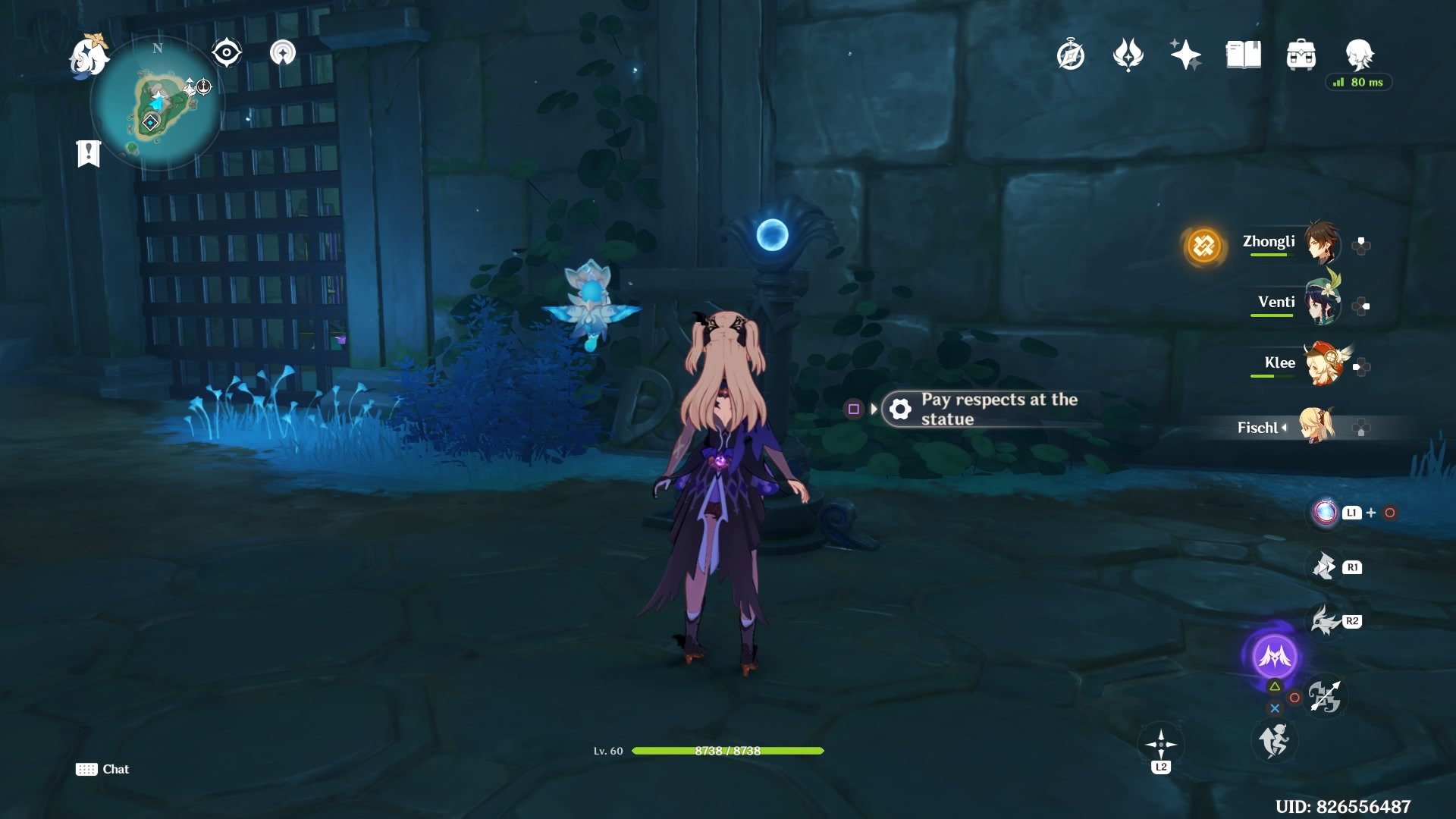Click the glowing orange Zhongli skill badge
Image resolution: width=1456 pixels, height=819 pixels.
tap(1203, 246)
